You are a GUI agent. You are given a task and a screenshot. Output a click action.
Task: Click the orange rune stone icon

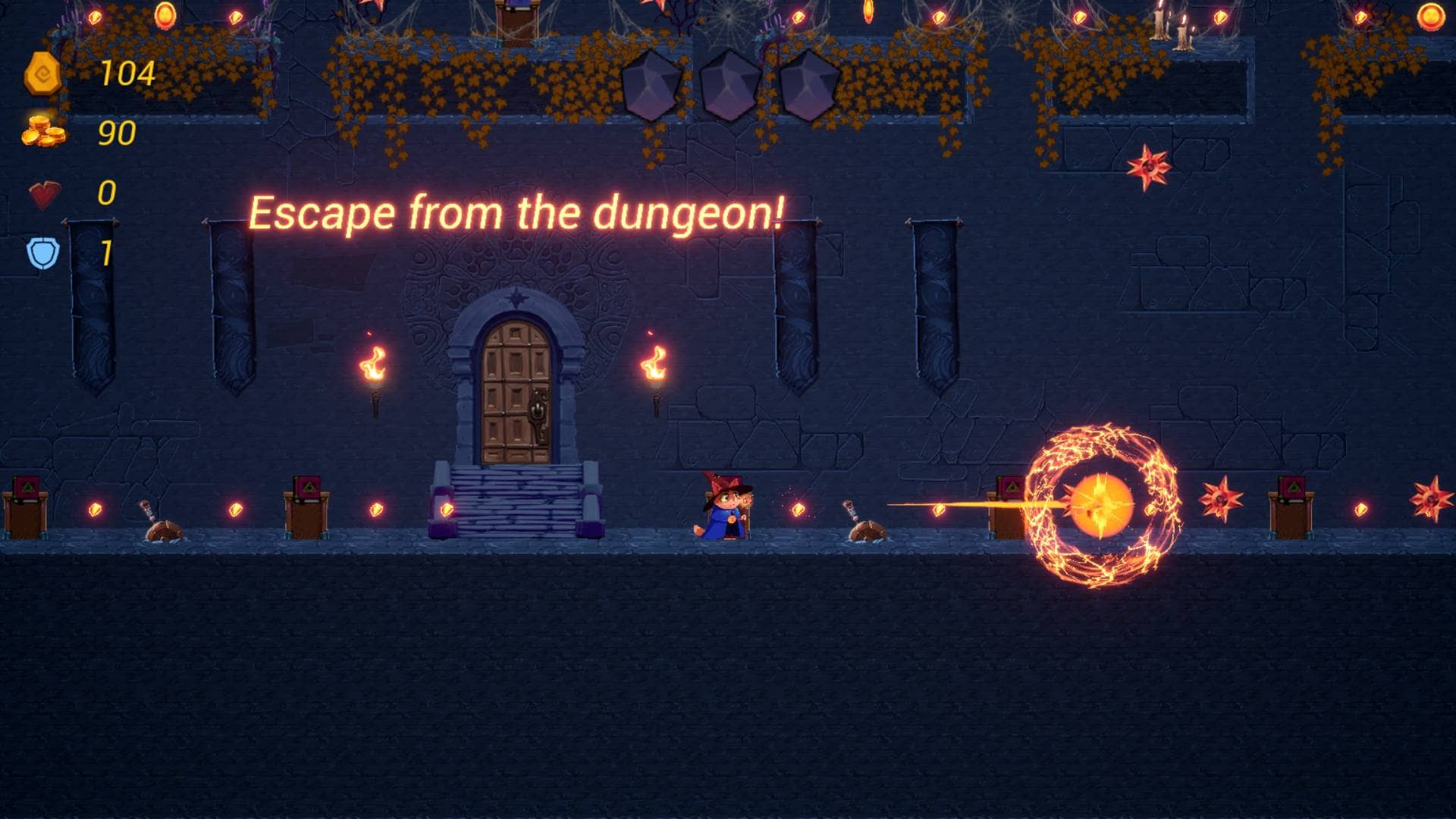(42, 74)
